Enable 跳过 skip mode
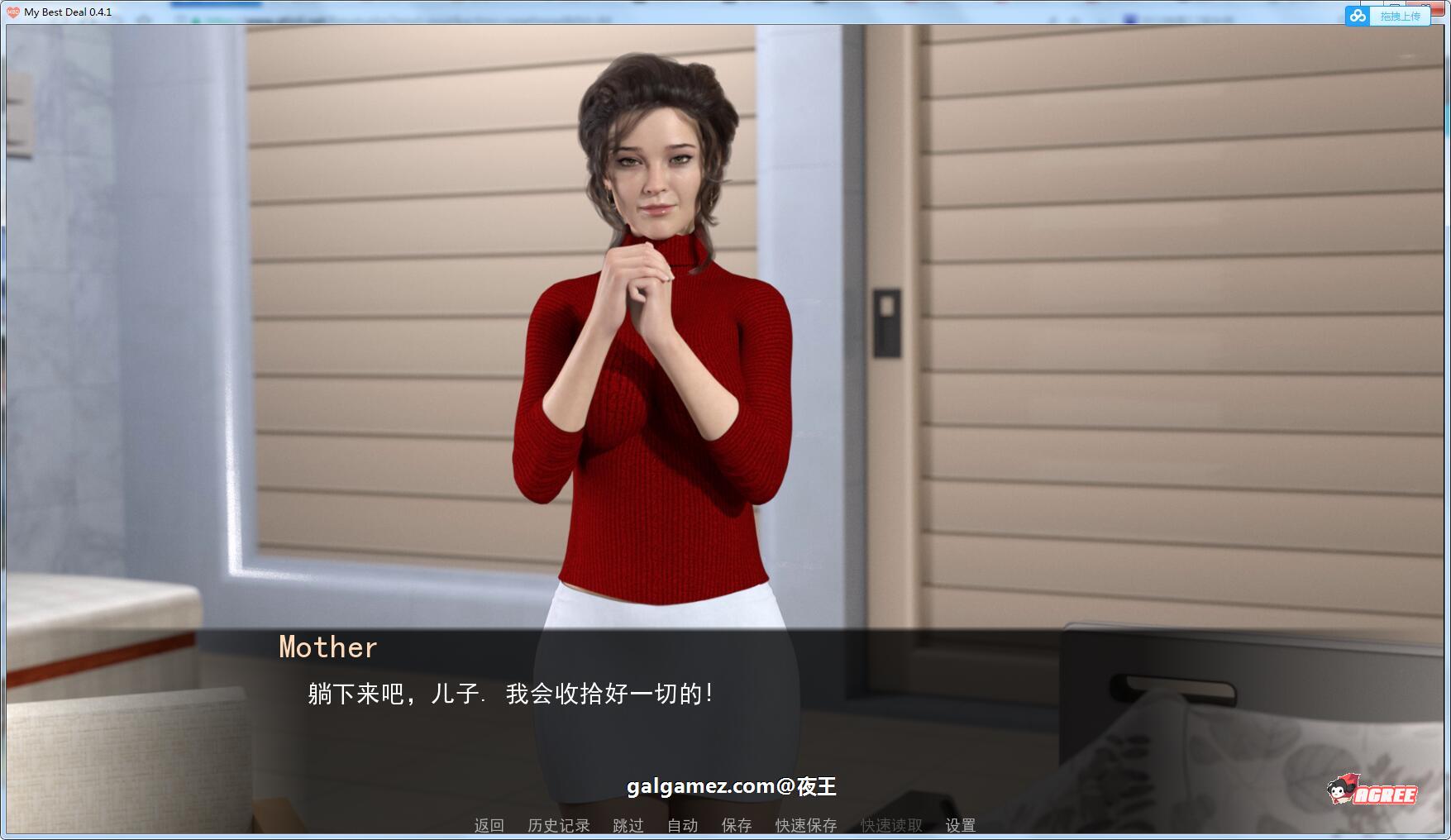The width and height of the screenshot is (1451, 840). [626, 824]
